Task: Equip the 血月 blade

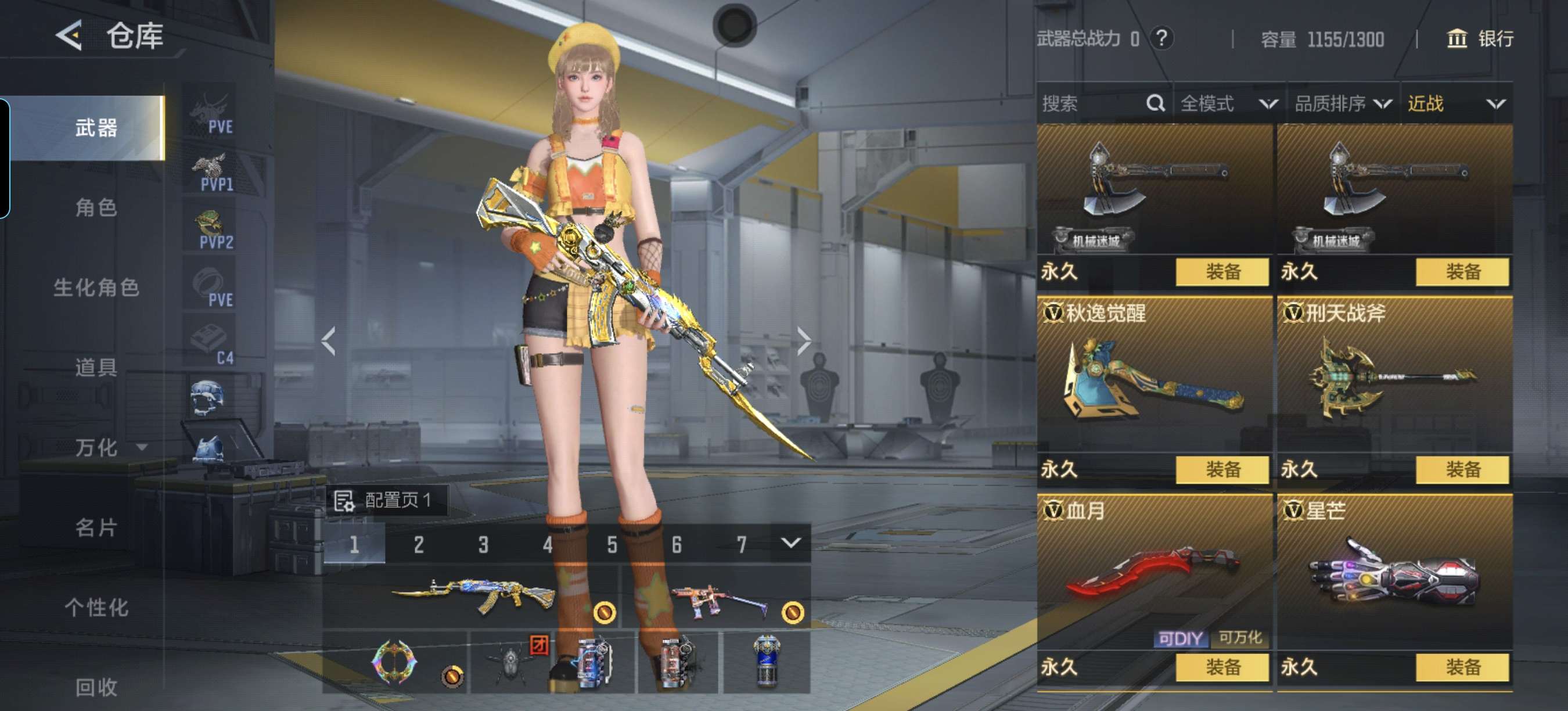Action: (1222, 667)
